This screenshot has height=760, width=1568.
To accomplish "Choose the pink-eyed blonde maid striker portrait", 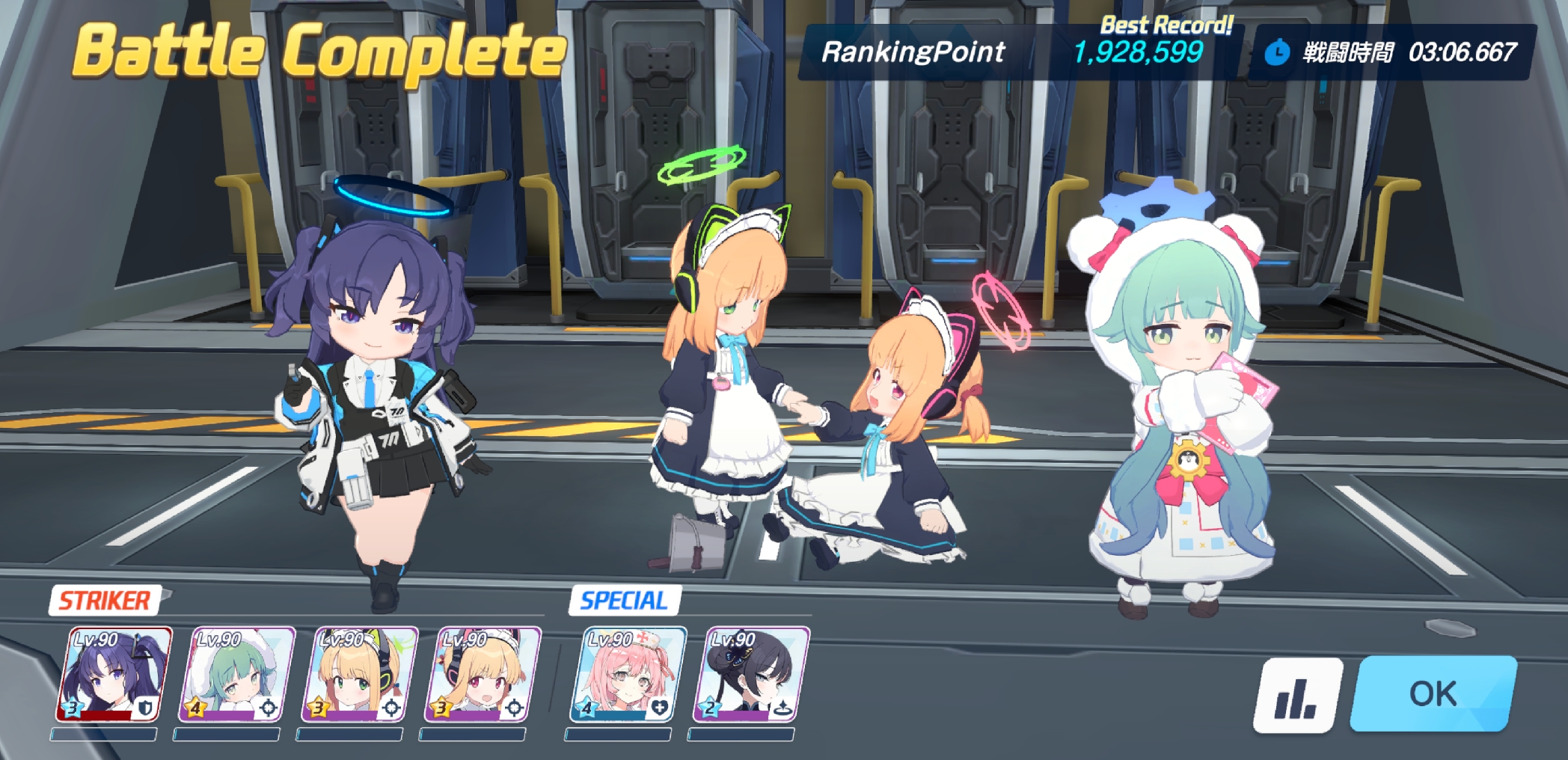I will click(x=483, y=675).
